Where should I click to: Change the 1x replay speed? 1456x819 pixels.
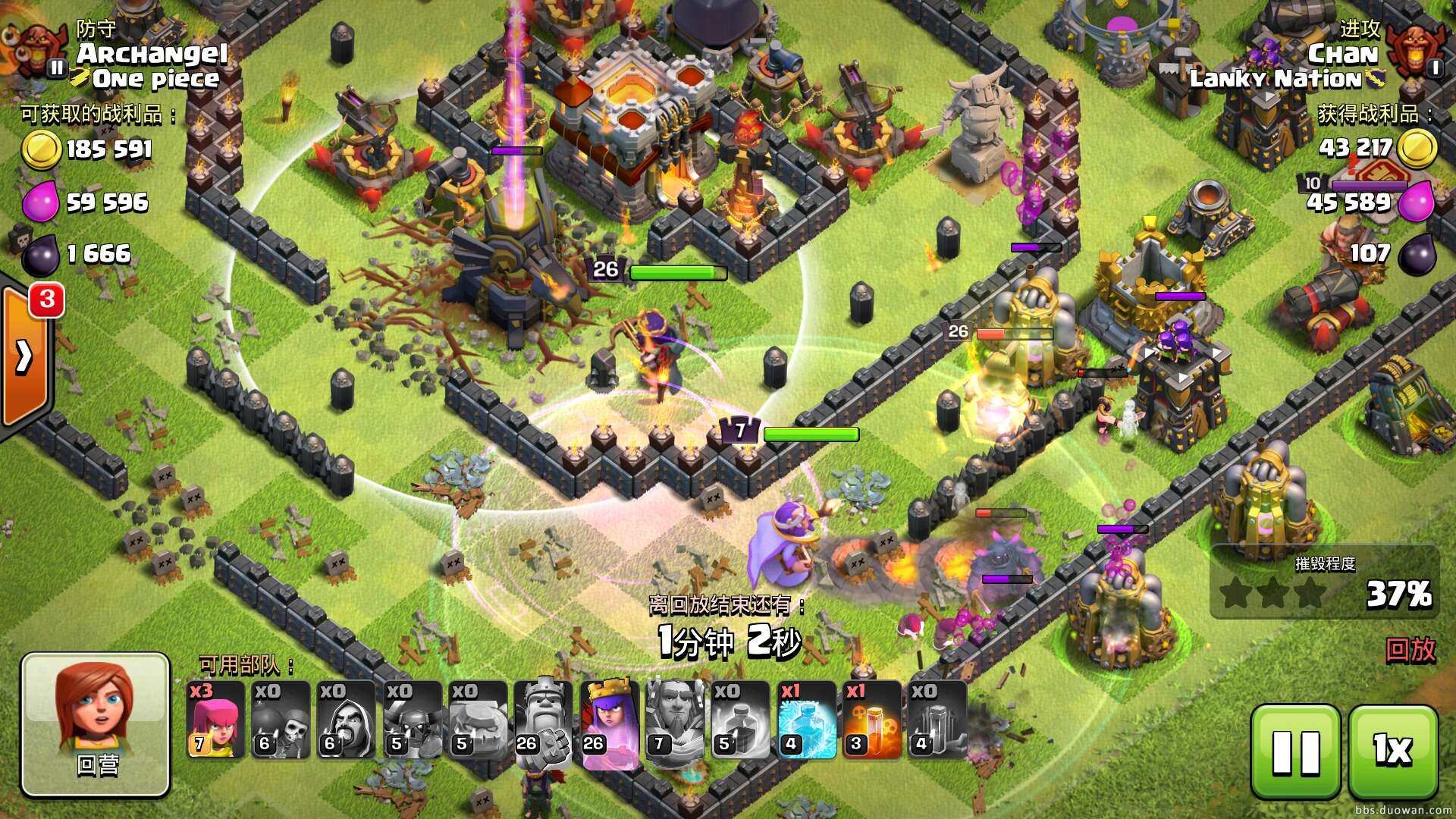pyautogui.click(x=1393, y=751)
